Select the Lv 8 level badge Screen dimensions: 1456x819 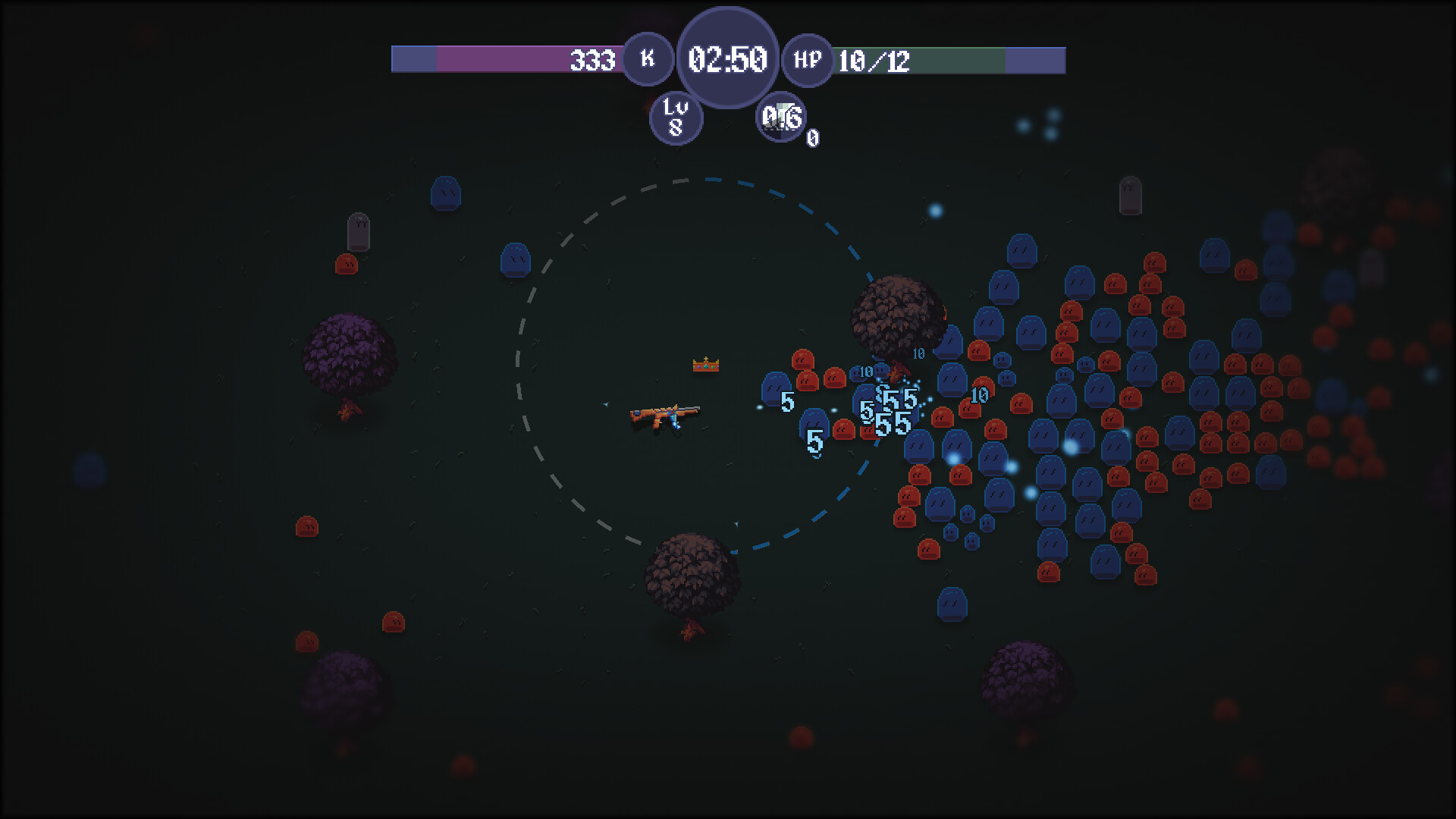coord(677,118)
